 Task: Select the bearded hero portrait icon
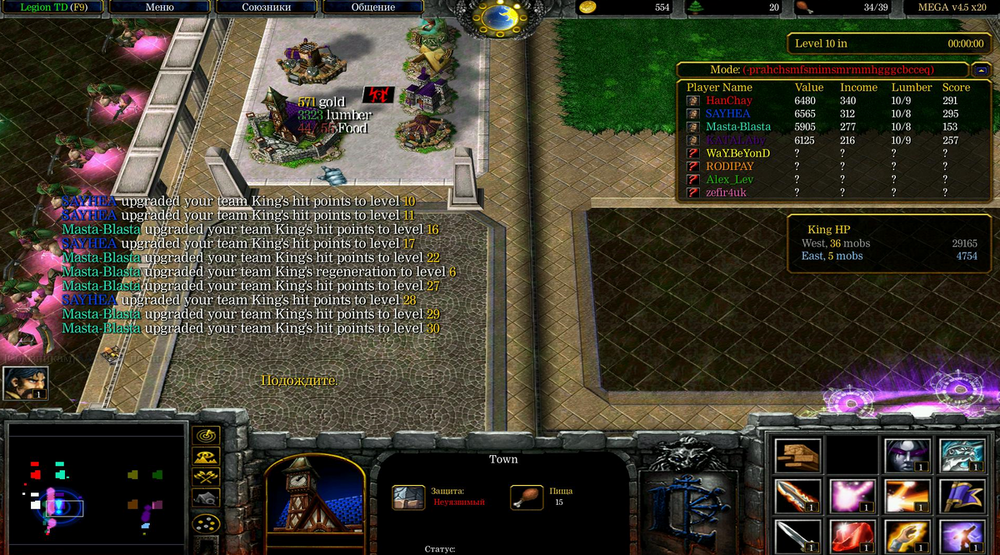point(25,383)
